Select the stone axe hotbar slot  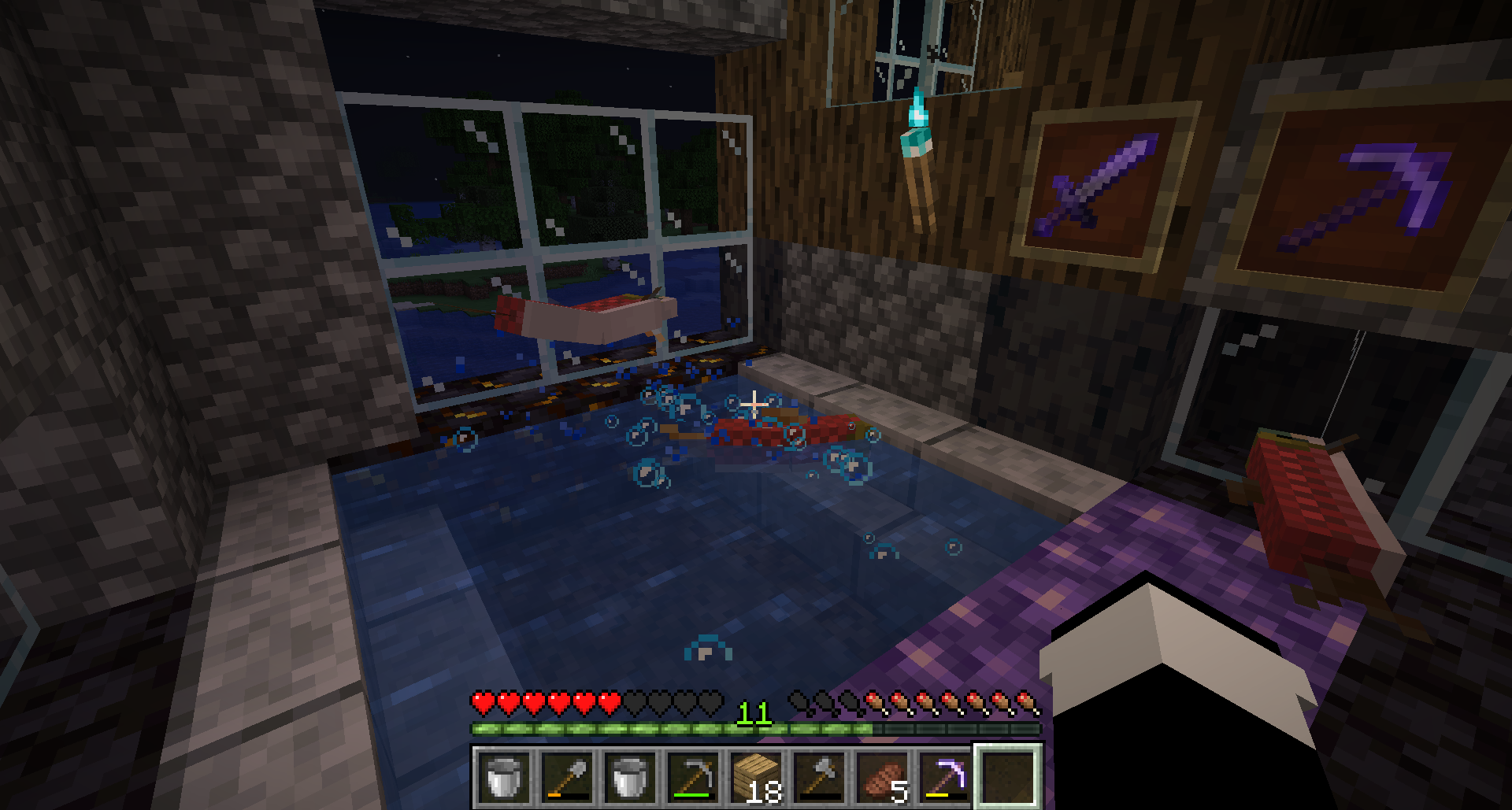[x=819, y=776]
